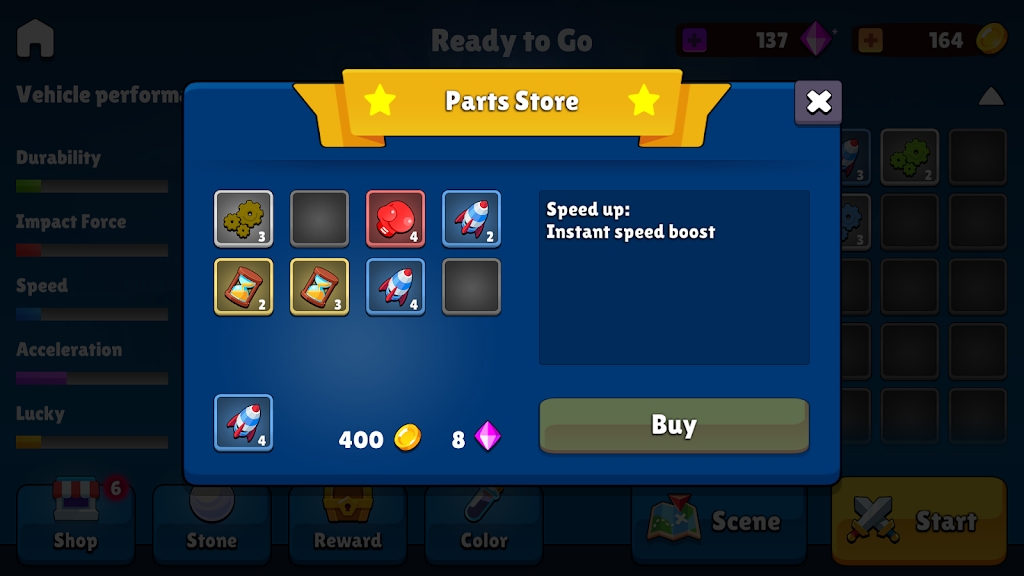Add more purple gems

click(x=694, y=41)
